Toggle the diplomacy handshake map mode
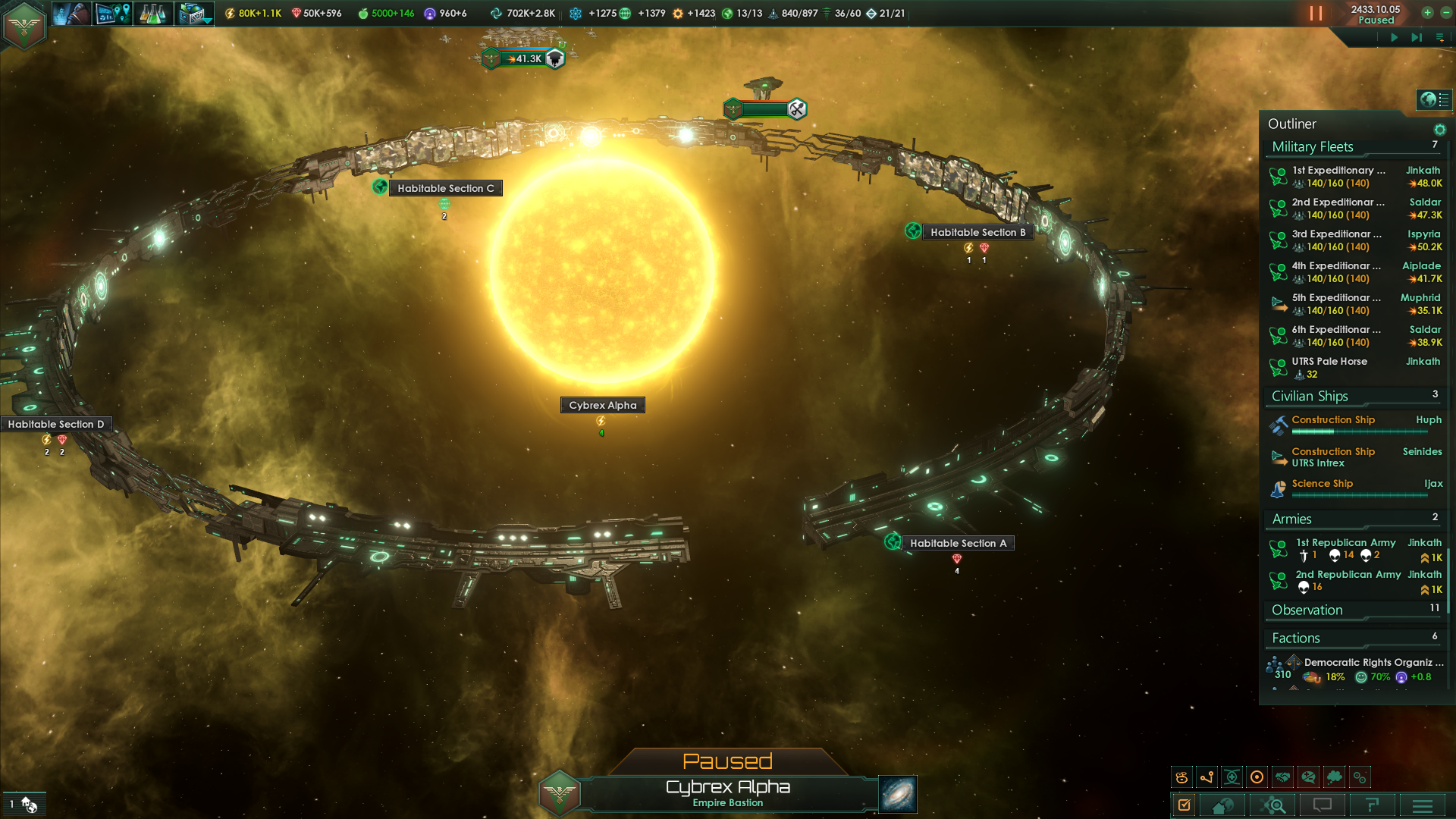The image size is (1456, 819). pos(1282,777)
